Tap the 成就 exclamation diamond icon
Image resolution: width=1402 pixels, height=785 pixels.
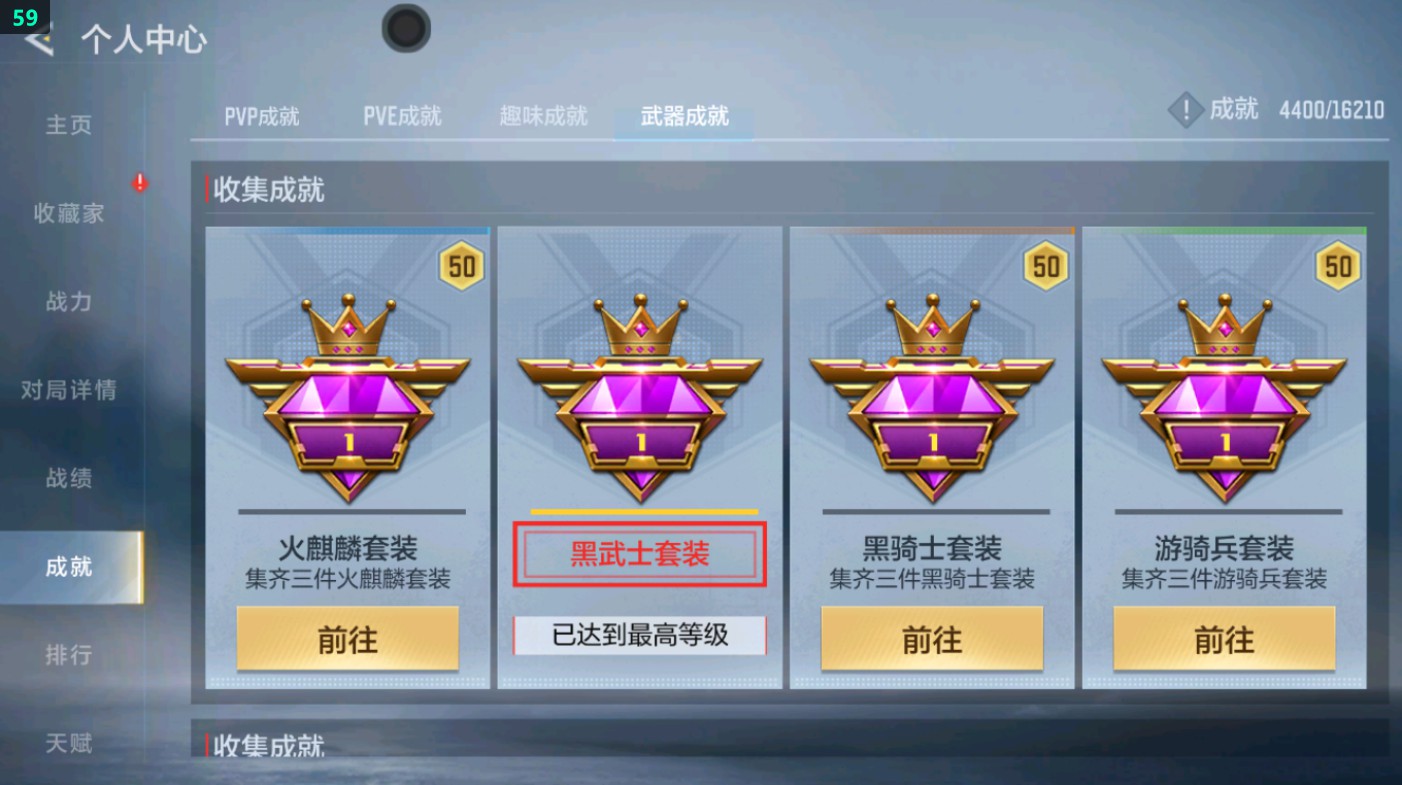(1186, 111)
